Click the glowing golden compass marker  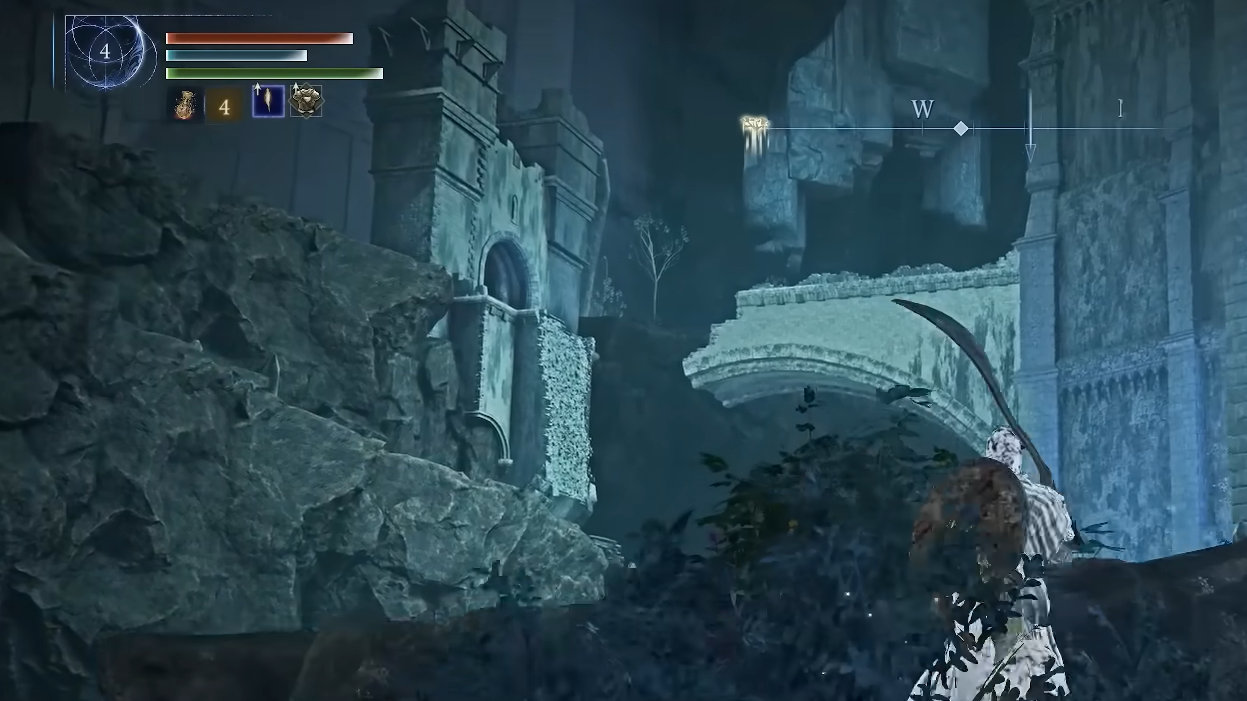755,125
